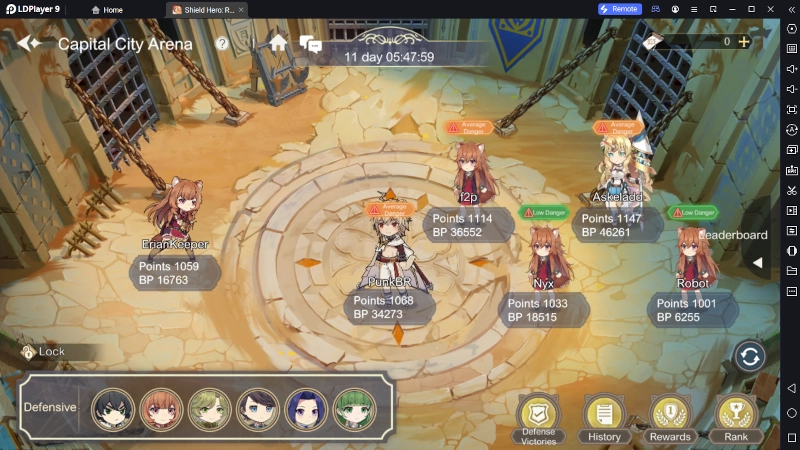Viewport: 800px width, 450px height.
Task: Return to the home screen
Action: point(278,43)
